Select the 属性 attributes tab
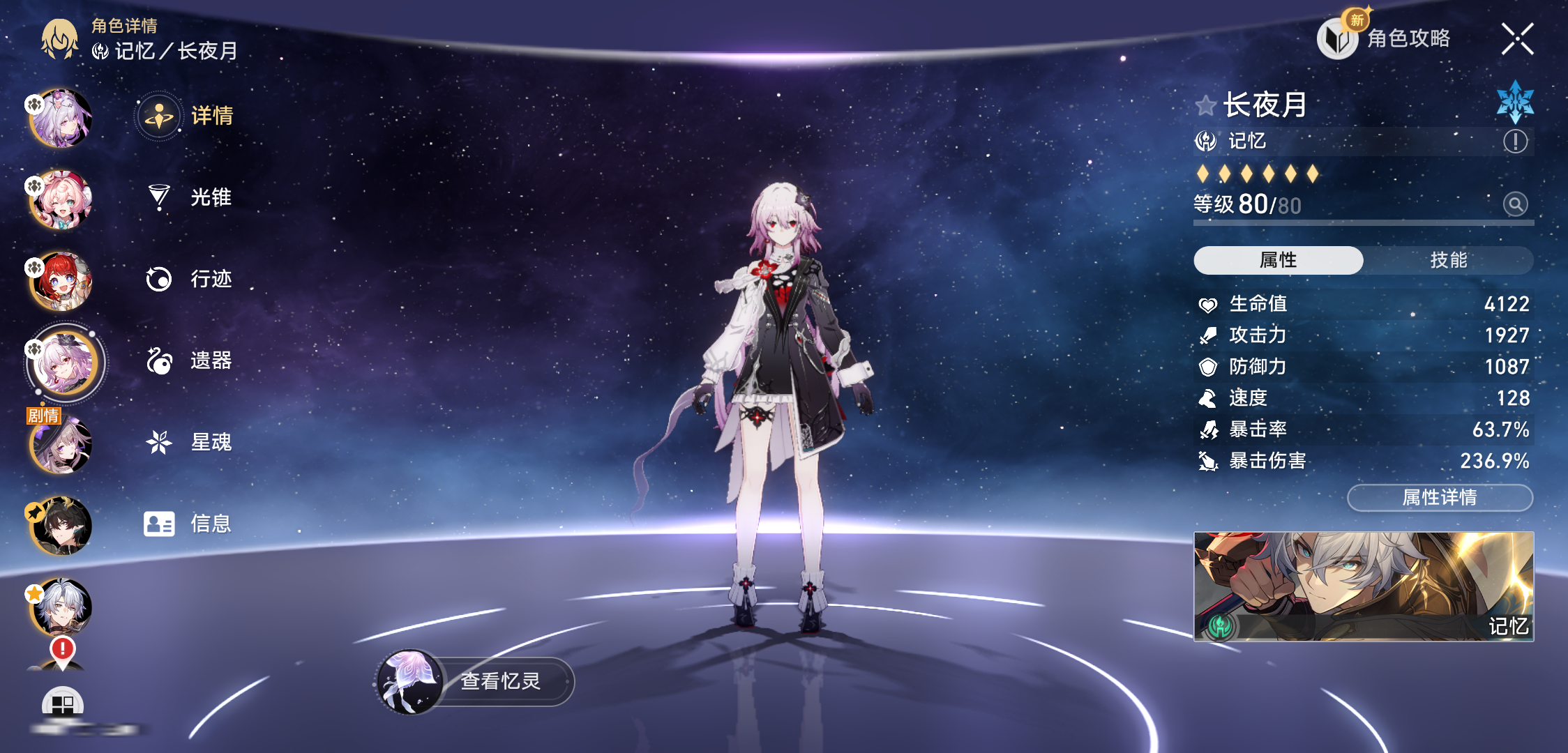The height and width of the screenshot is (753, 1568). click(x=1278, y=260)
